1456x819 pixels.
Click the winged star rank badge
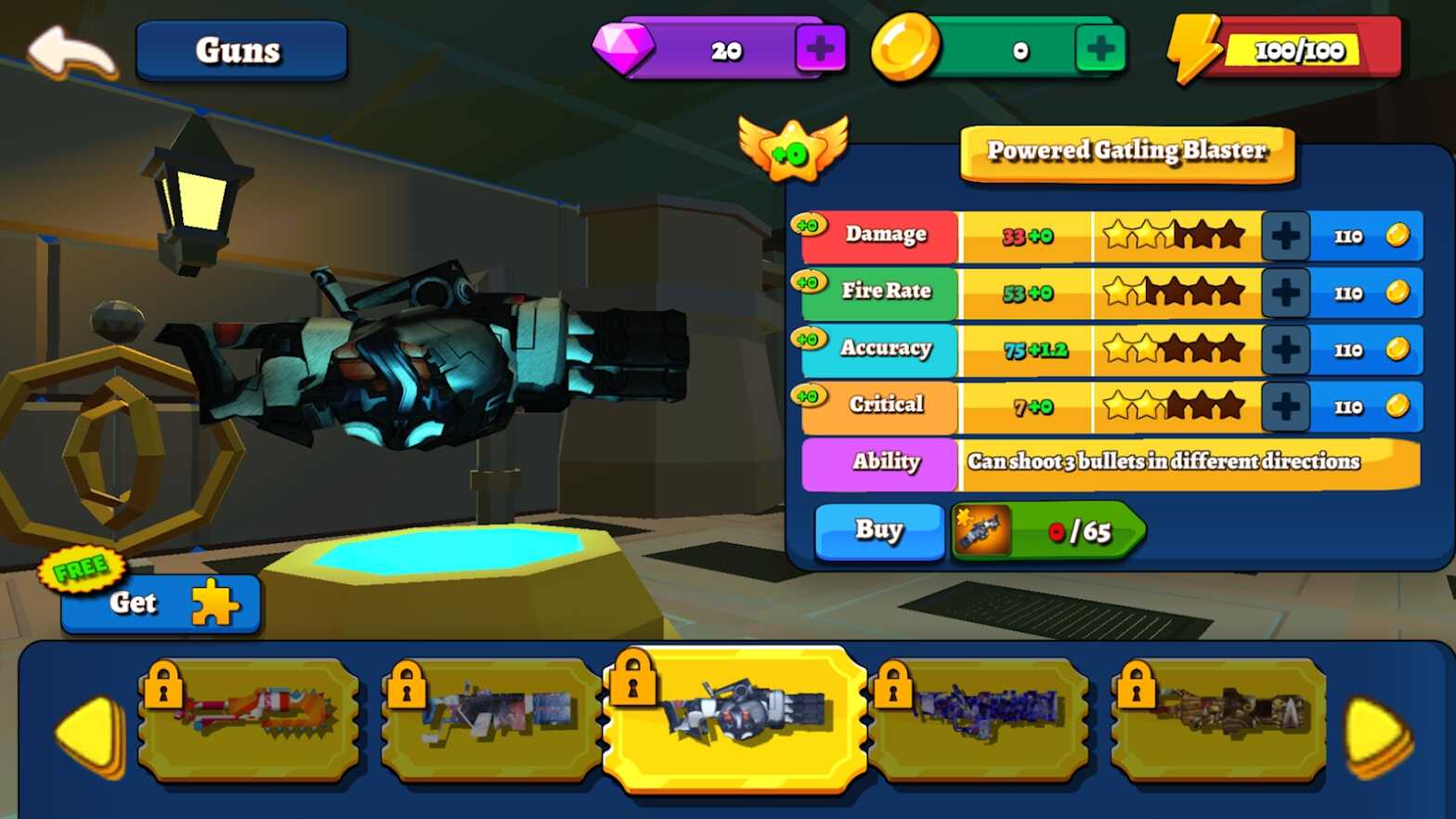point(792,149)
